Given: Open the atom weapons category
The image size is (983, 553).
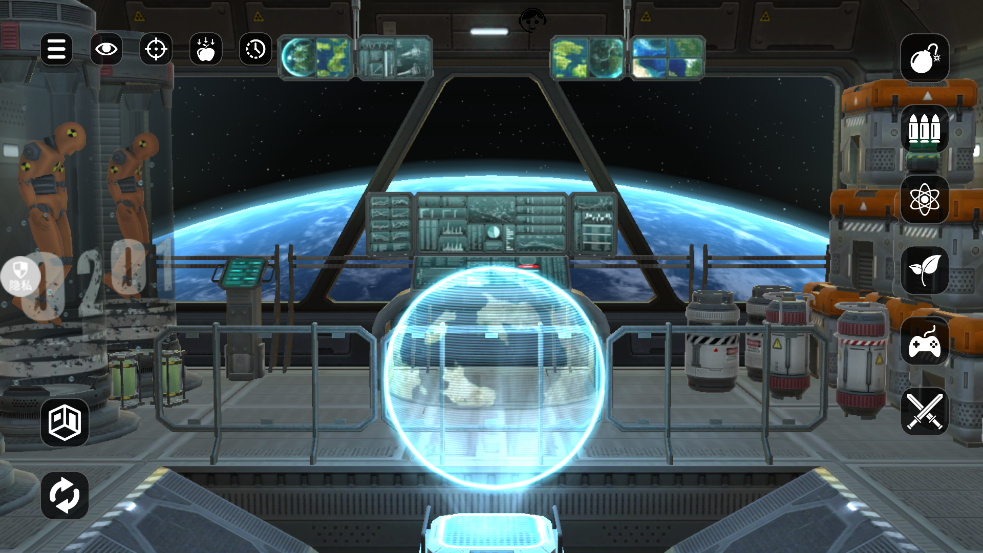Looking at the screenshot, I should 924,200.
